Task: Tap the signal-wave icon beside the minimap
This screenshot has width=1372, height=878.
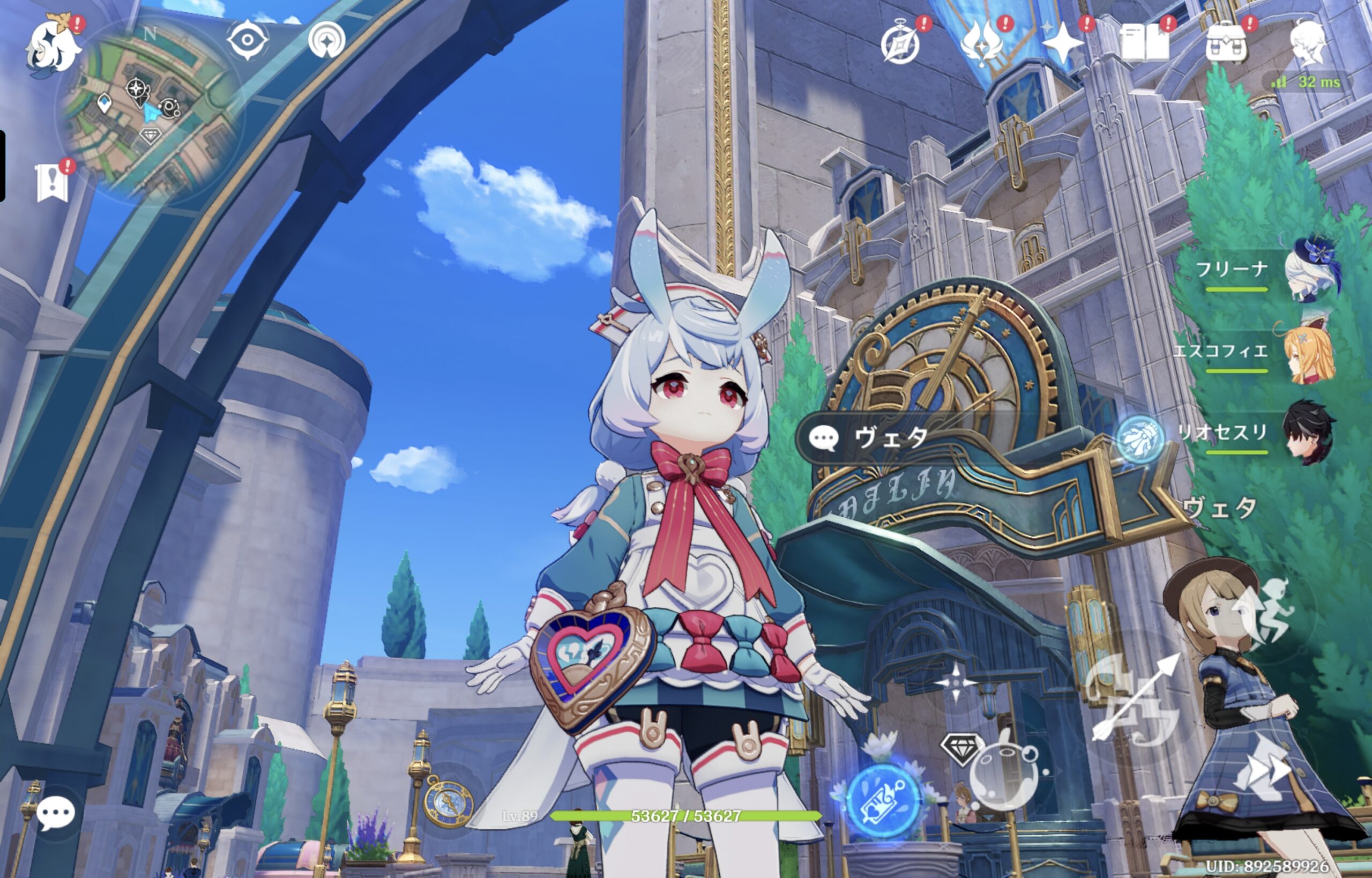Action: (326, 41)
